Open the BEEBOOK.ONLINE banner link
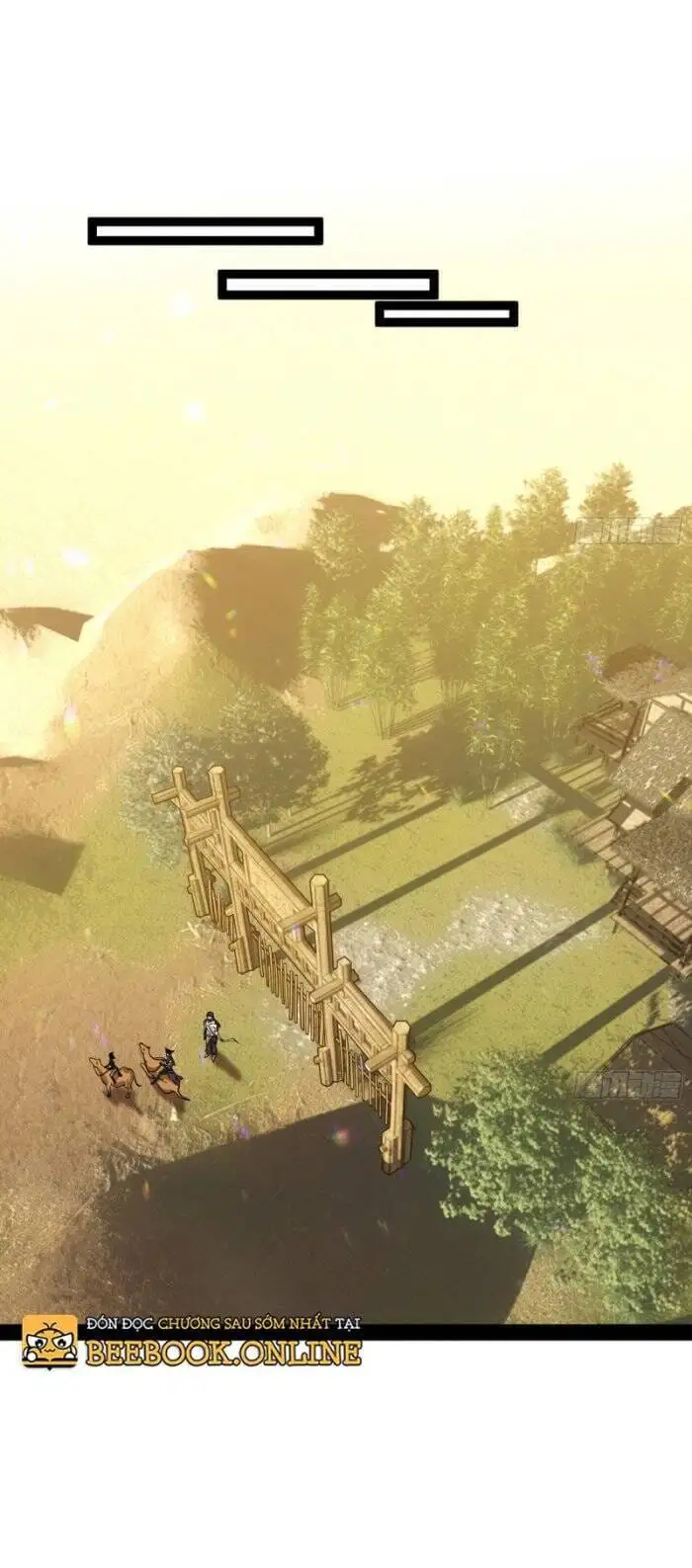This screenshot has width=692, height=1568. [222, 1351]
